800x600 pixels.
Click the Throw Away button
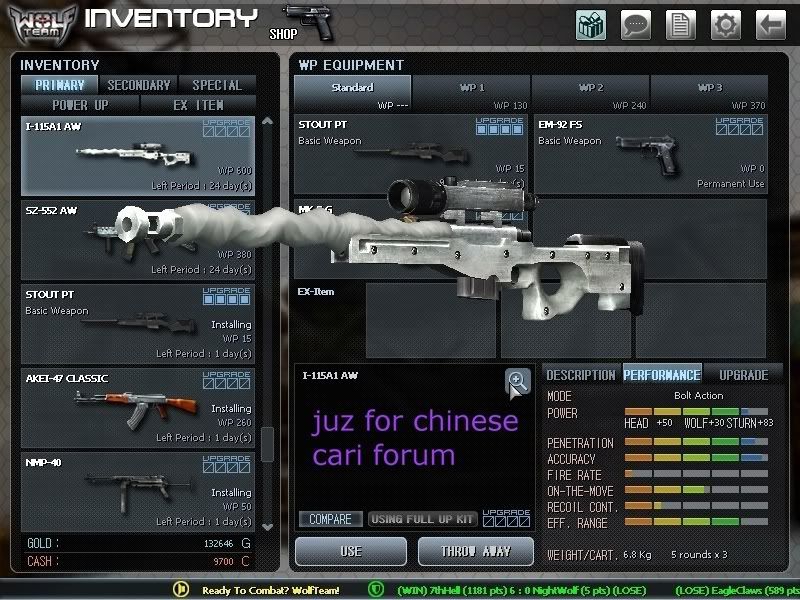click(x=477, y=551)
